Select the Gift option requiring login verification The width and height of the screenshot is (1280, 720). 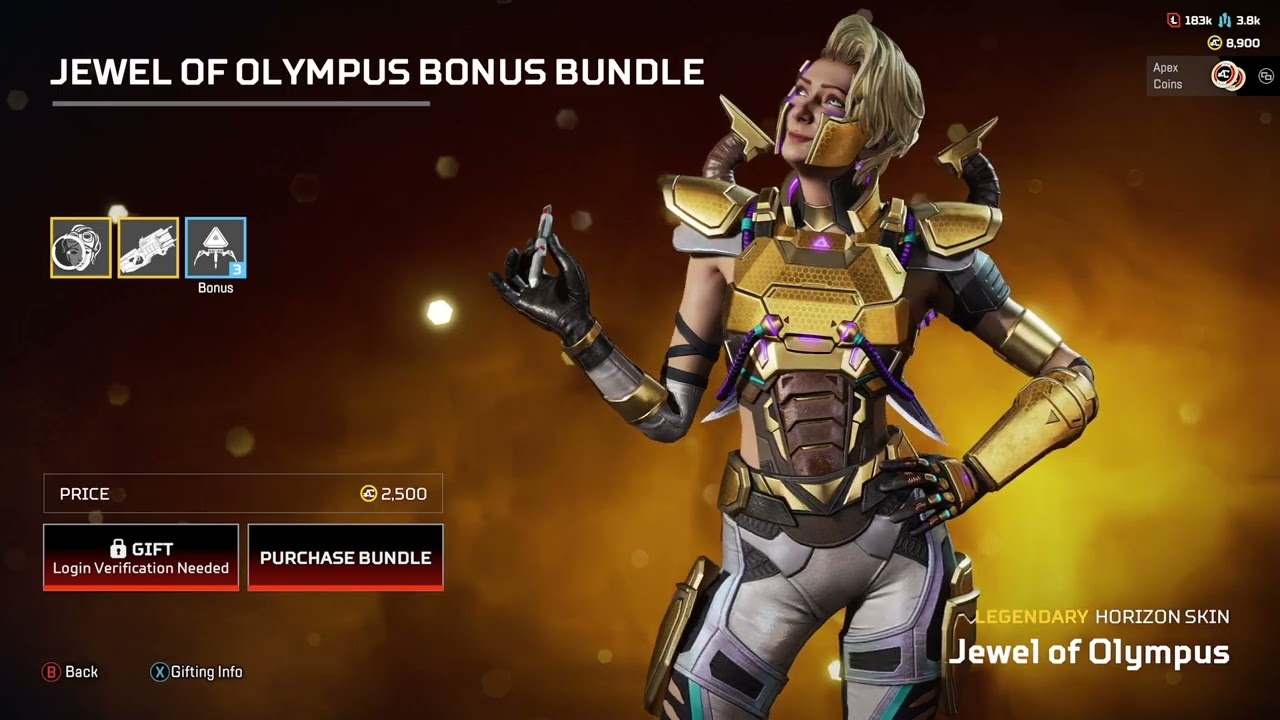(140, 557)
